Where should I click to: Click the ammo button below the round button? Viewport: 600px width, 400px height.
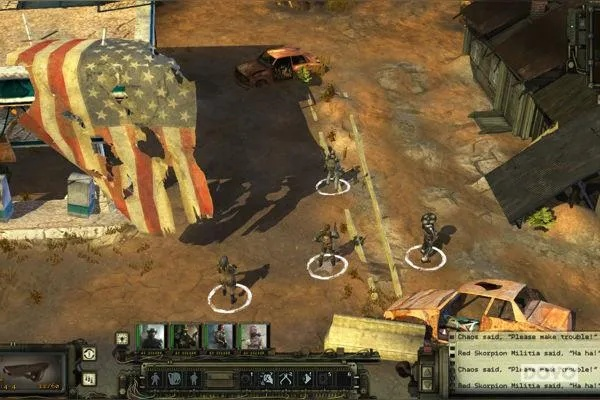[89, 379]
